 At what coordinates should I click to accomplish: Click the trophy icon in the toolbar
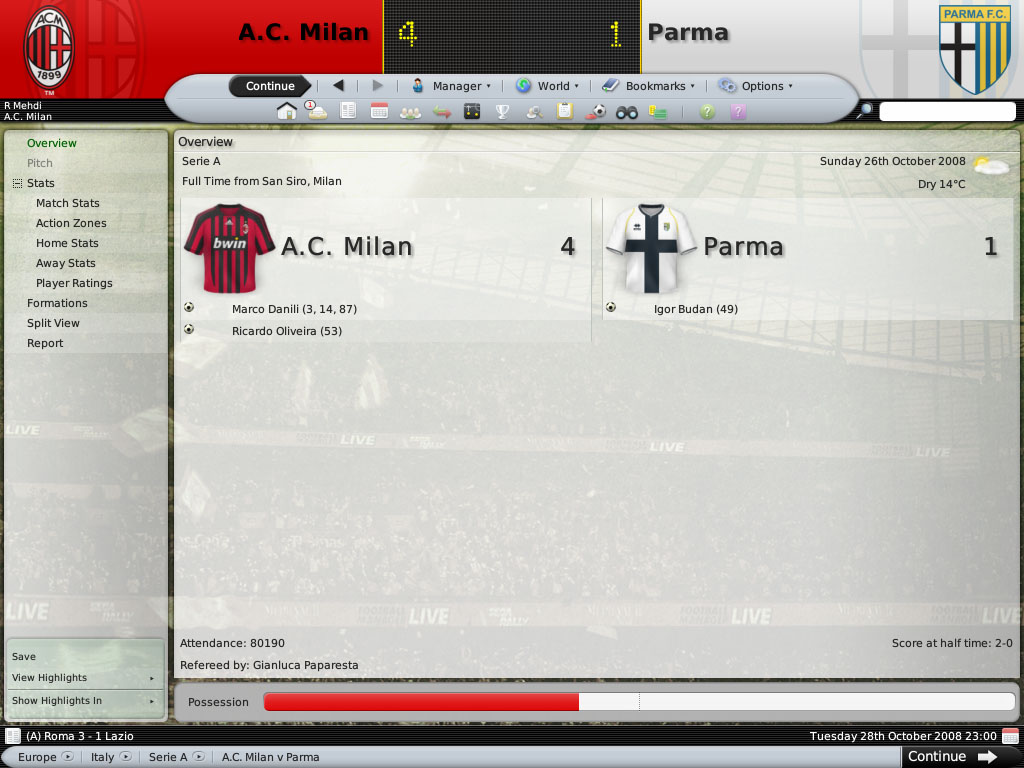[503, 111]
